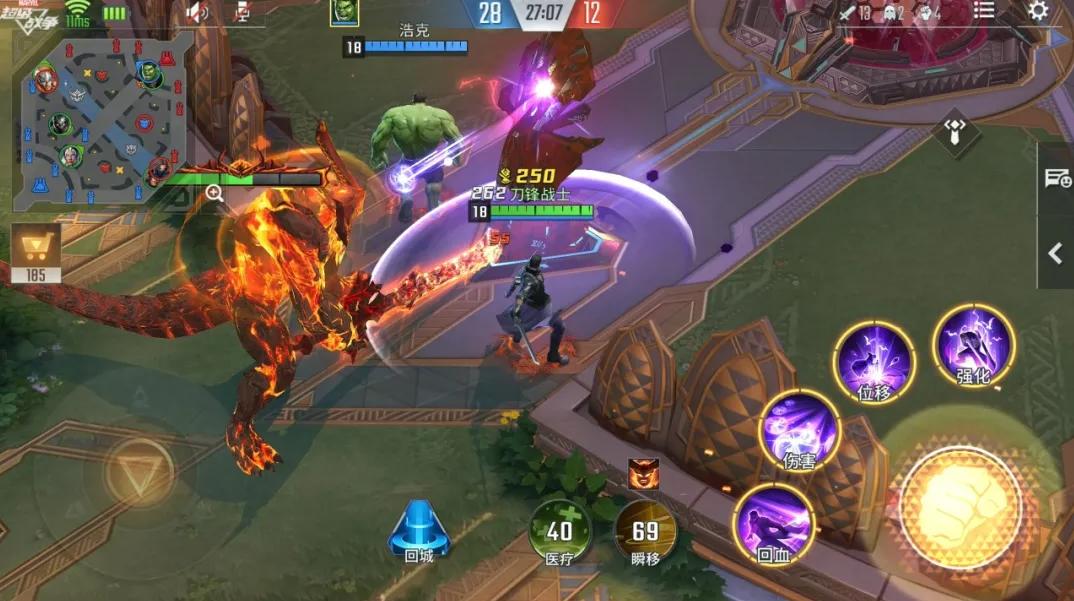Select the Hulk portrait at top
The height and width of the screenshot is (601, 1074).
344,13
